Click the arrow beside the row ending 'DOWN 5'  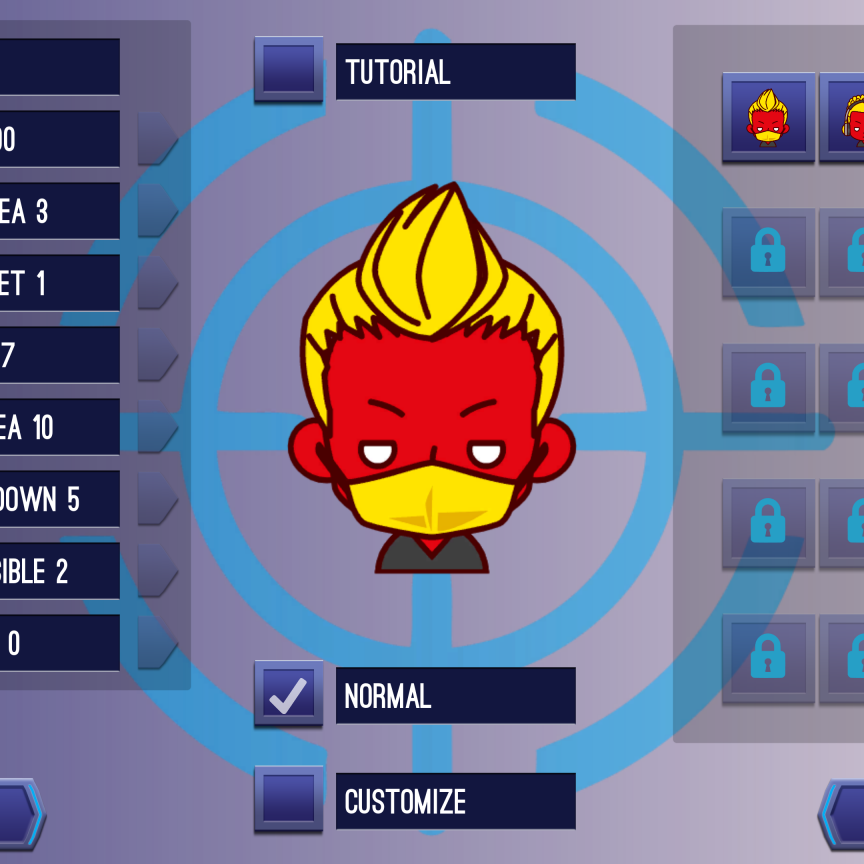pyautogui.click(x=155, y=499)
